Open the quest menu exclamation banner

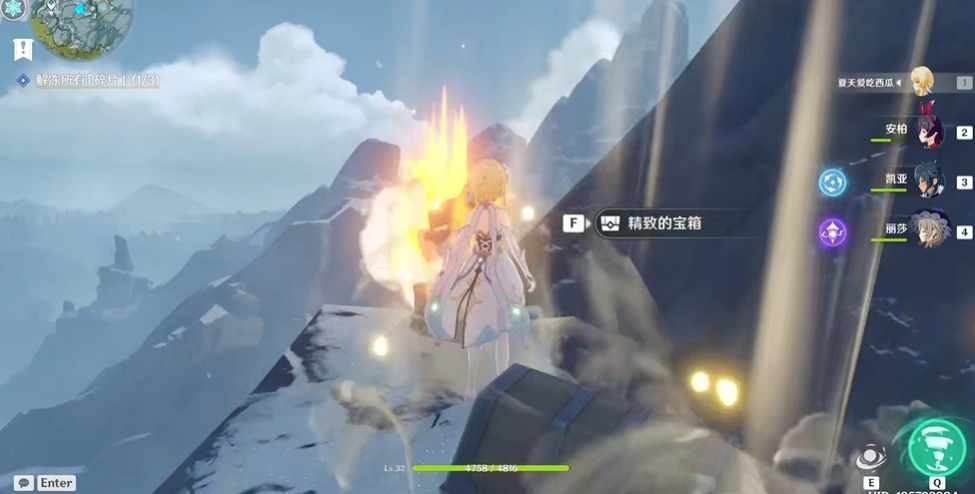tap(23, 49)
